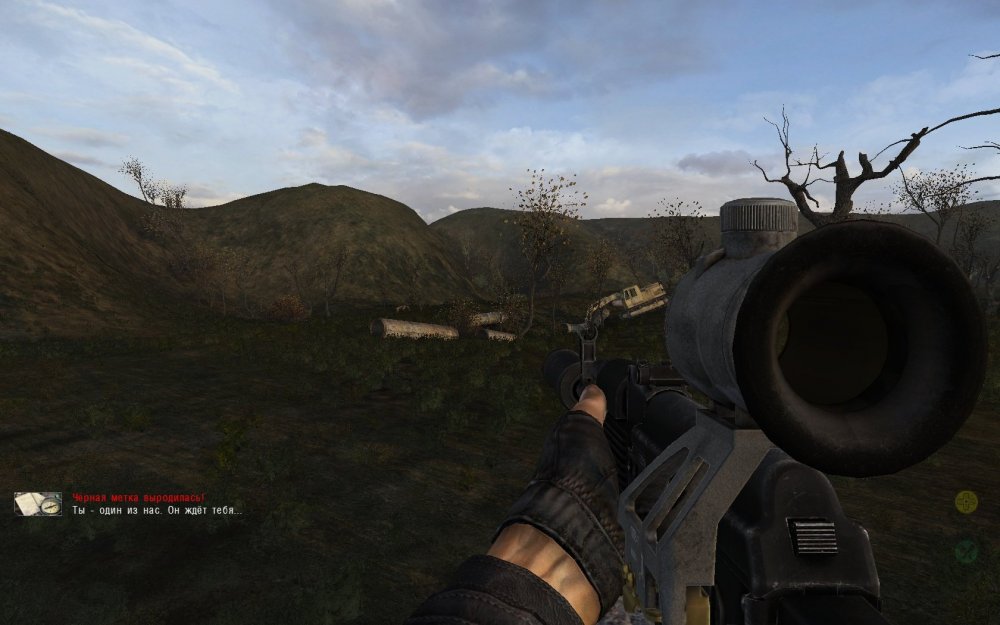Click the map and compass message icon
Image resolution: width=1000 pixels, height=625 pixels.
point(38,504)
